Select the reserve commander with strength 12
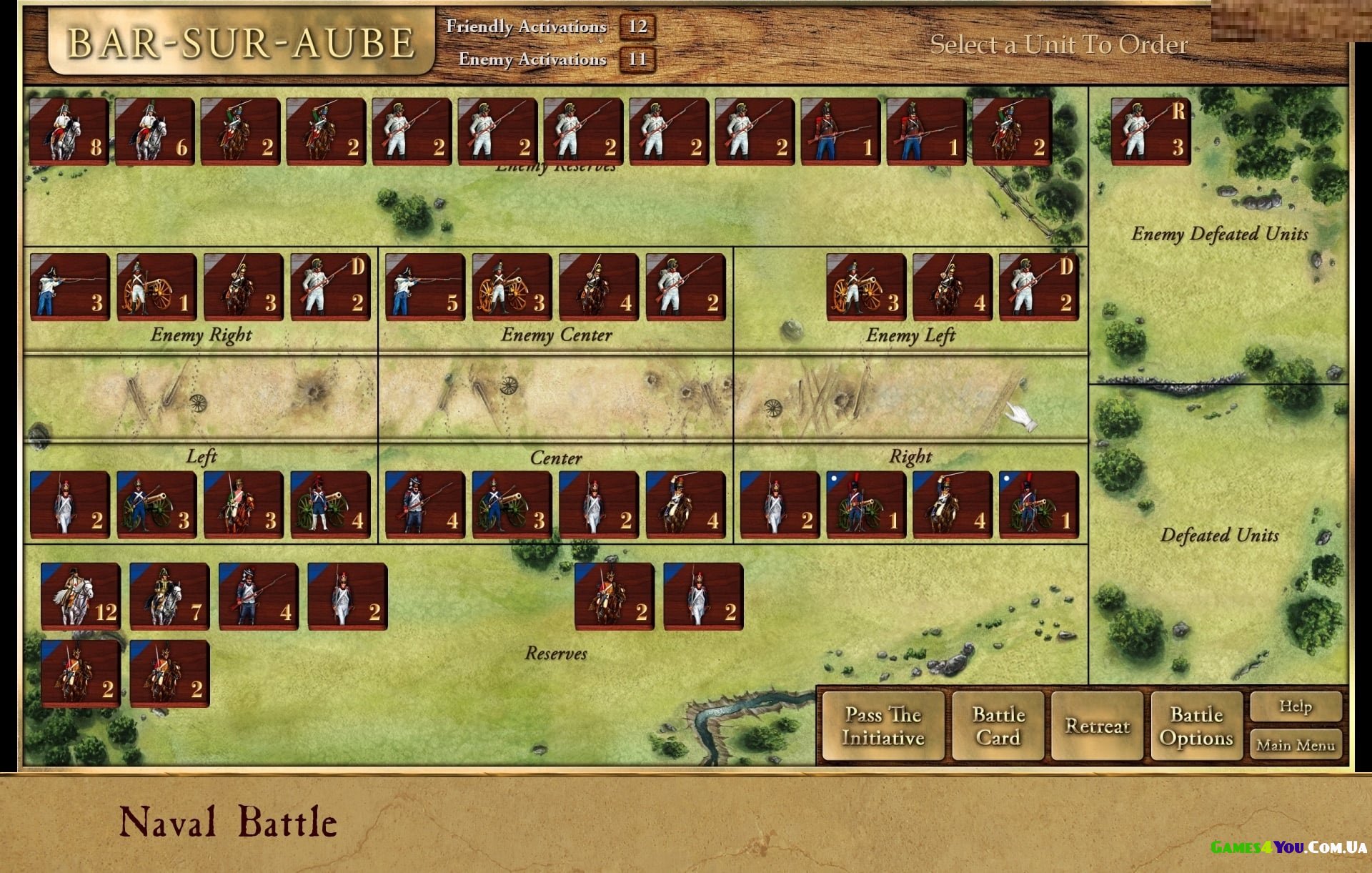This screenshot has width=1372, height=873. (x=80, y=596)
